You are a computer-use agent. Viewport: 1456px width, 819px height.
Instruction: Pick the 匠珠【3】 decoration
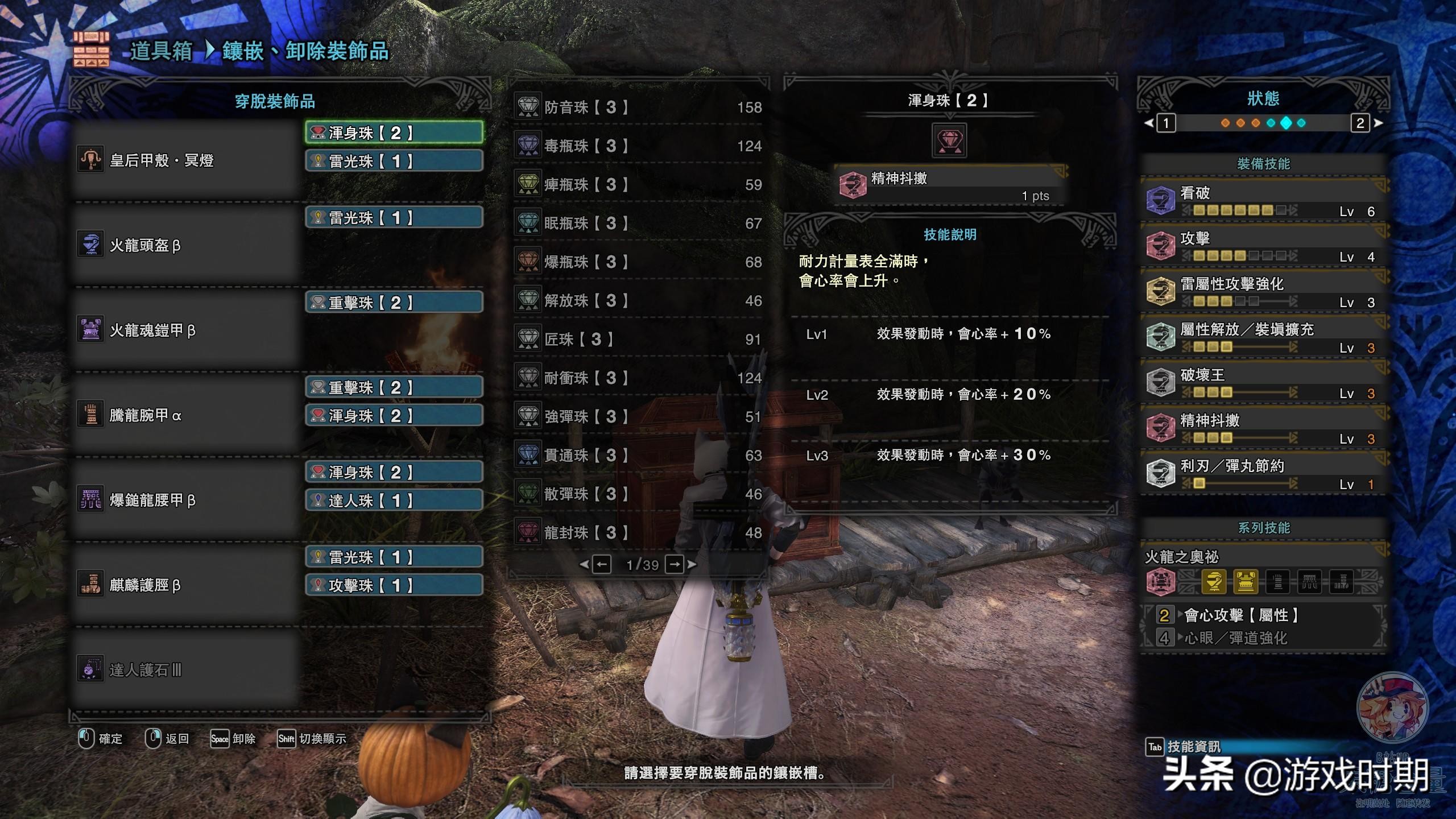pos(637,339)
